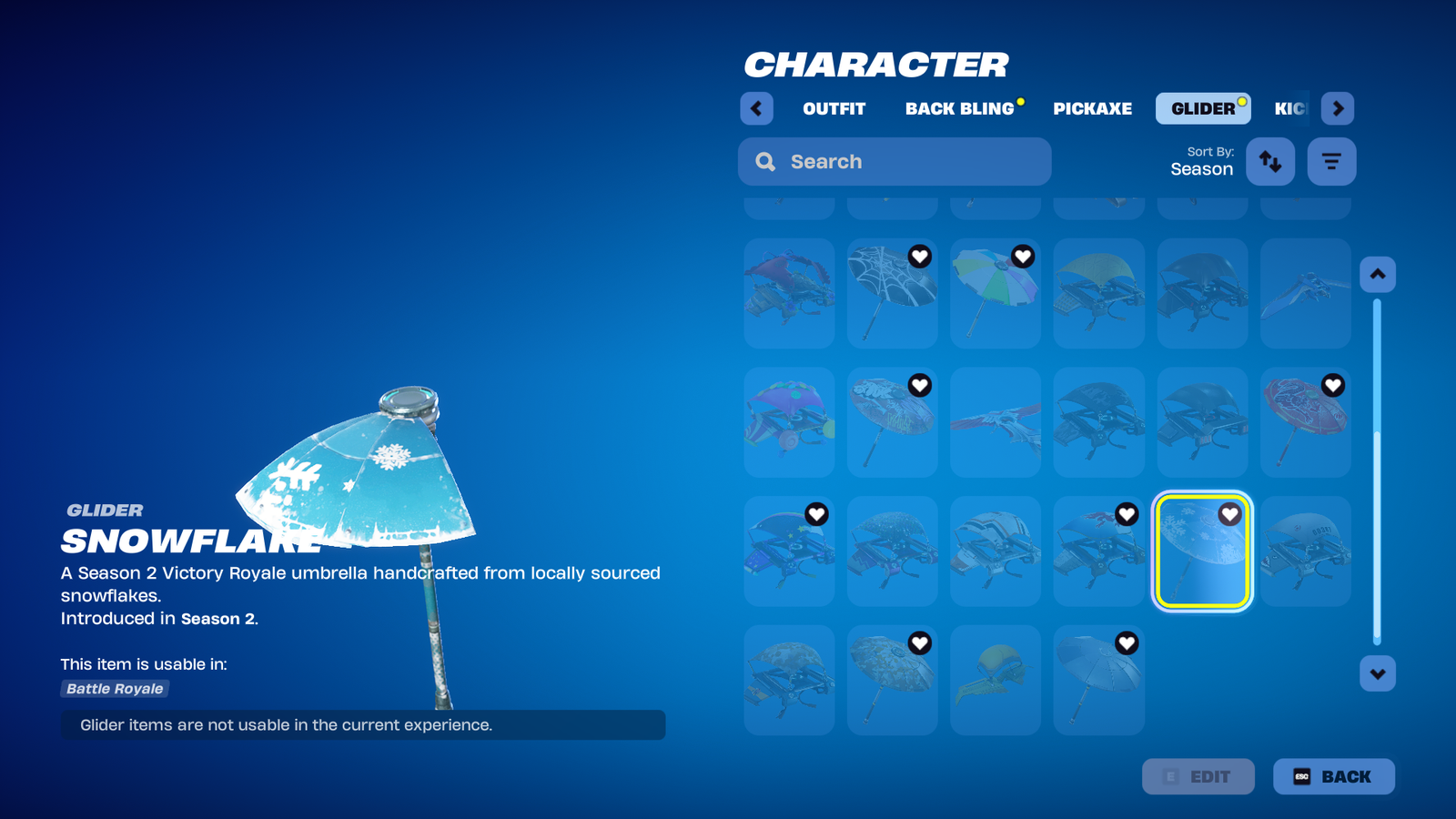Switch to the Outfit tab

pos(834,108)
